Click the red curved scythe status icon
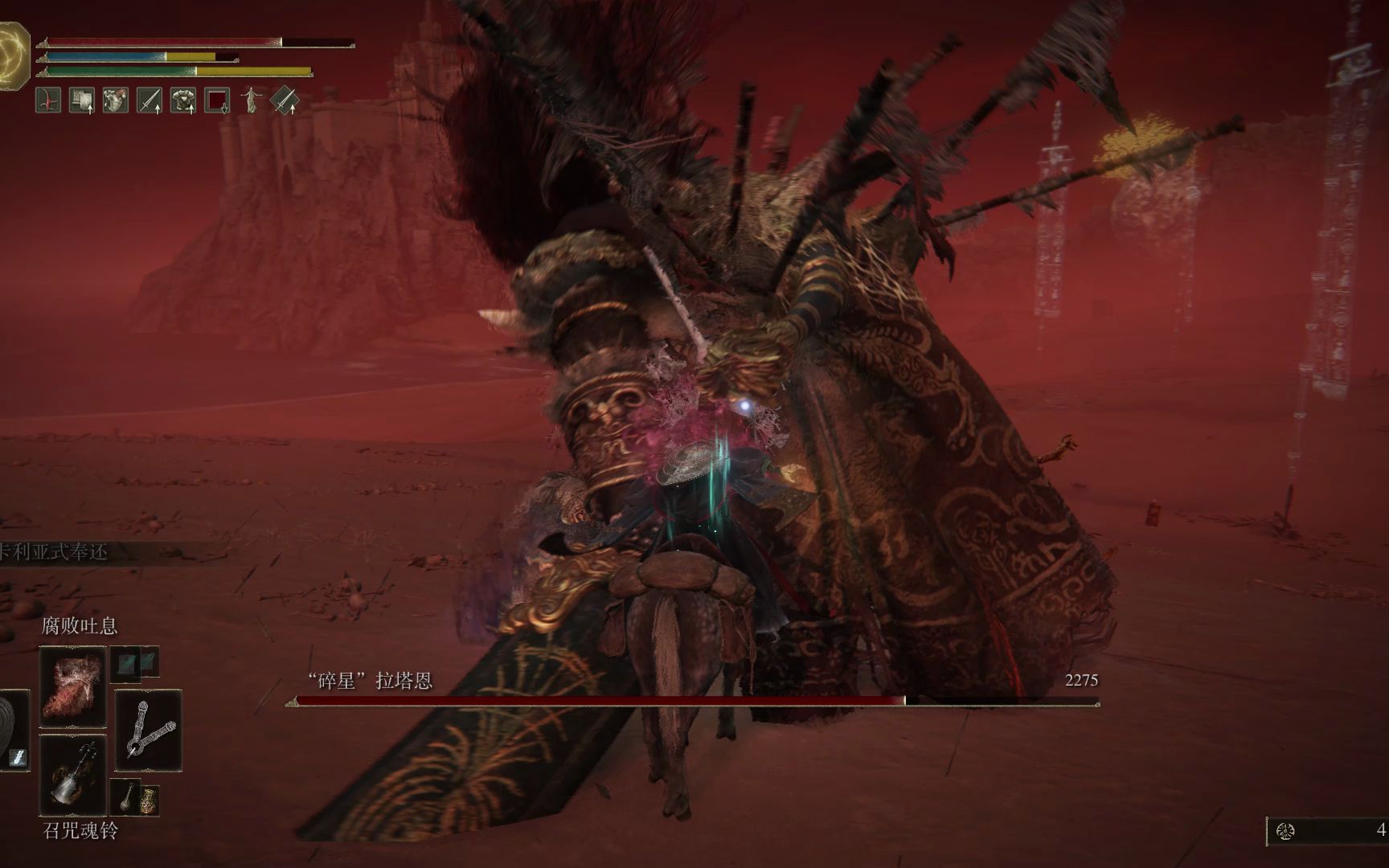This screenshot has width=1389, height=868. click(48, 100)
